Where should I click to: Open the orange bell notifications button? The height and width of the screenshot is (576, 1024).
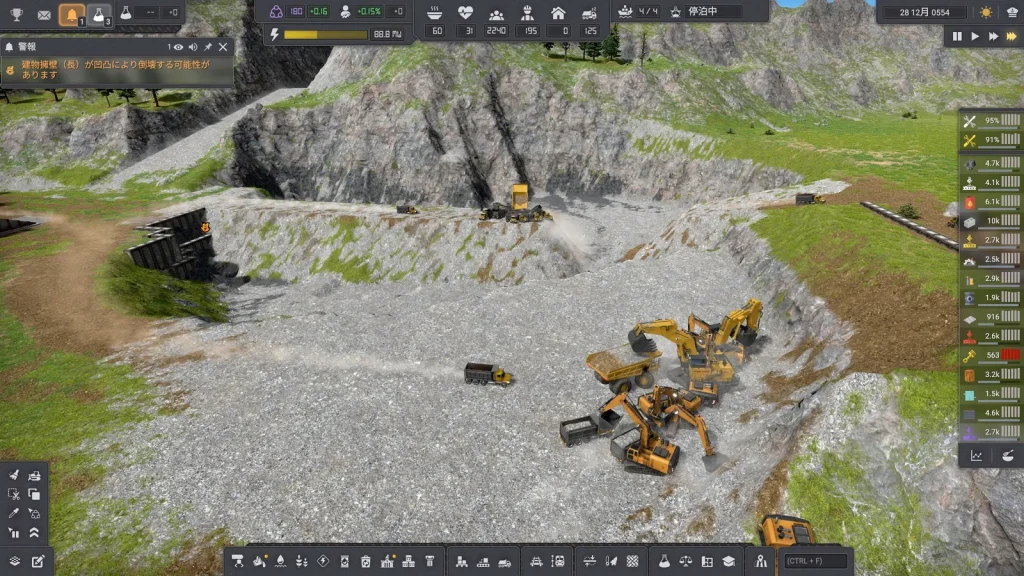coord(71,14)
